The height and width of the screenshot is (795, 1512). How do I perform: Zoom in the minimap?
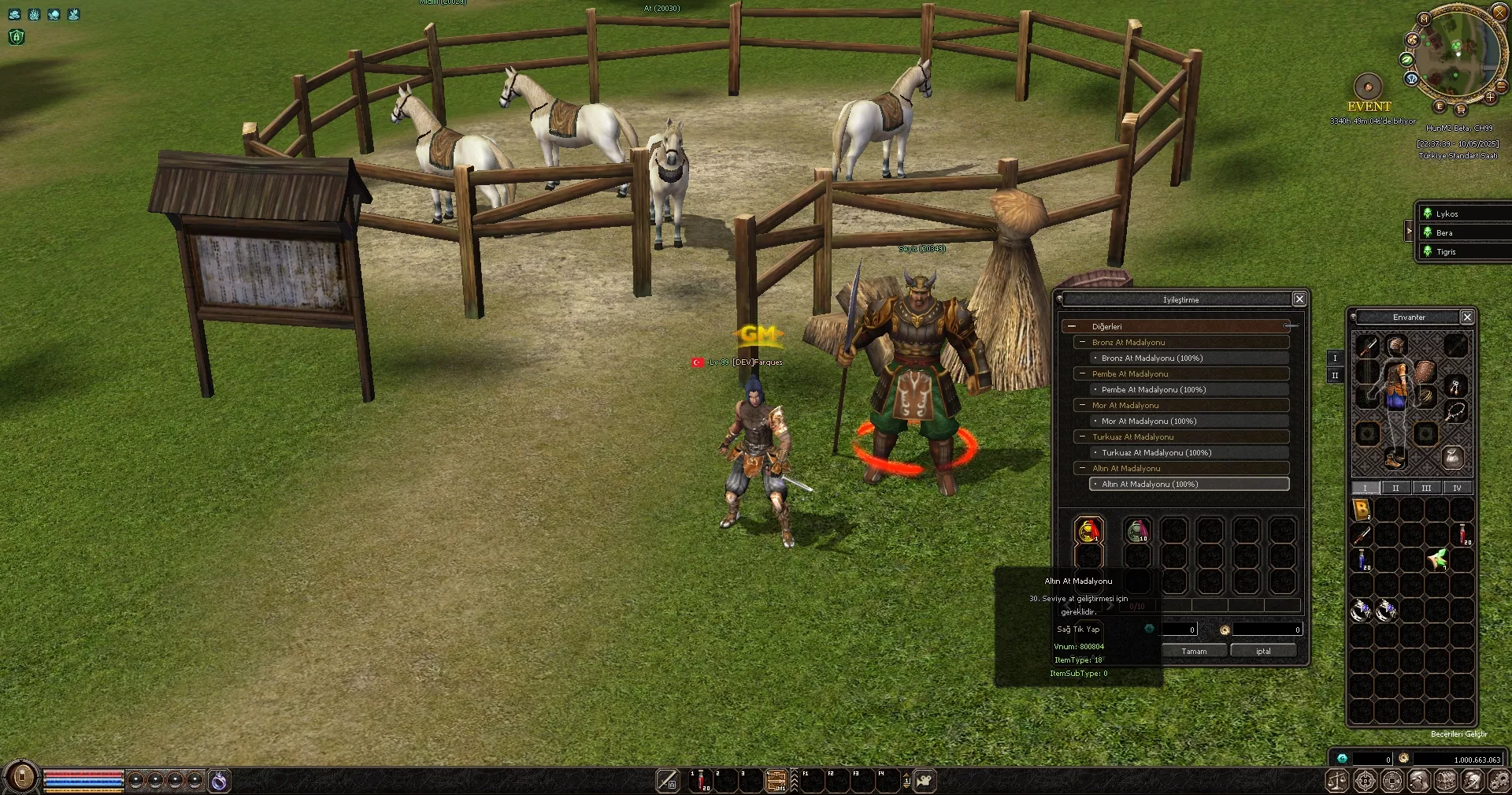[1491, 98]
